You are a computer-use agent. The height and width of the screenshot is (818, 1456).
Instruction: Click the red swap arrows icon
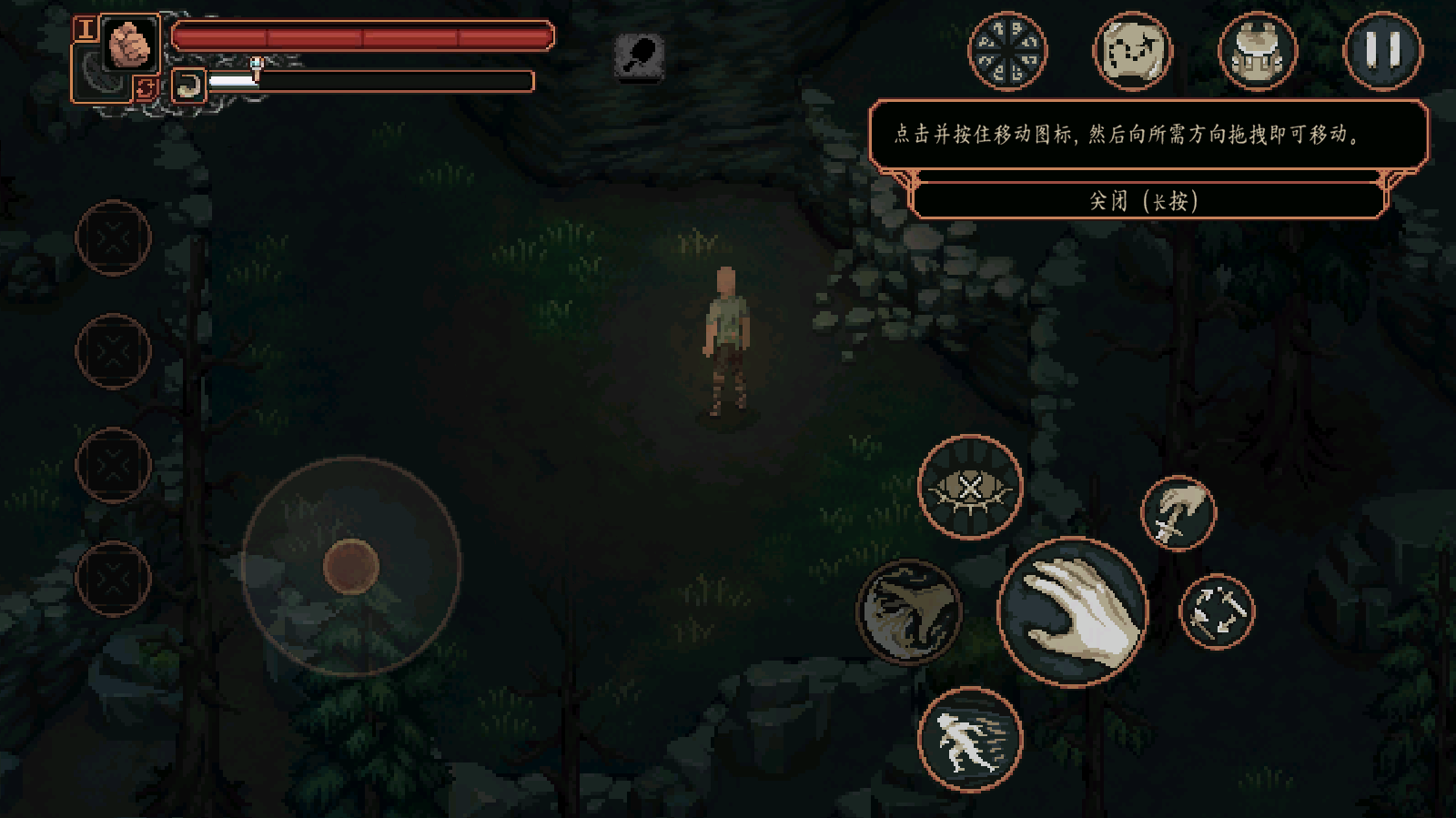coord(145,88)
